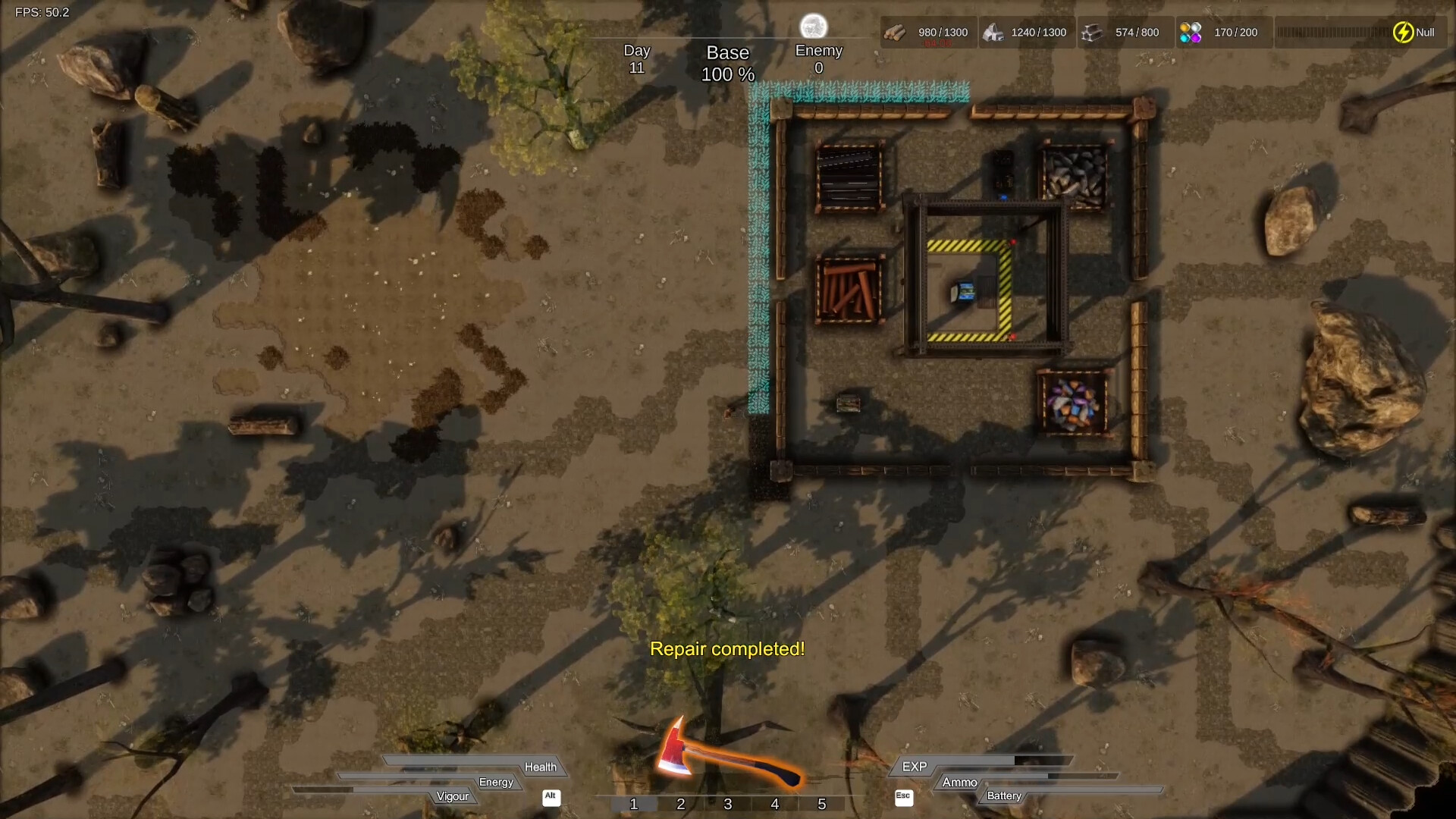This screenshot has height=819, width=1456.
Task: Select the fire axe in hotbar slot 1
Action: (x=634, y=804)
